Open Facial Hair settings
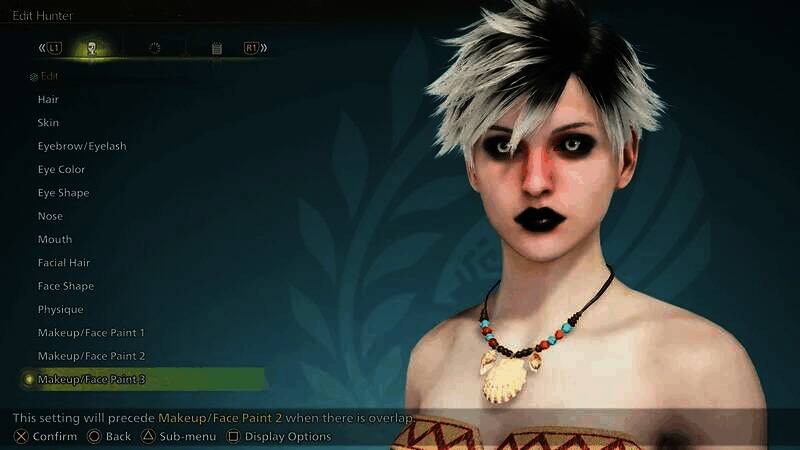This screenshot has height=450, width=800. 64,262
